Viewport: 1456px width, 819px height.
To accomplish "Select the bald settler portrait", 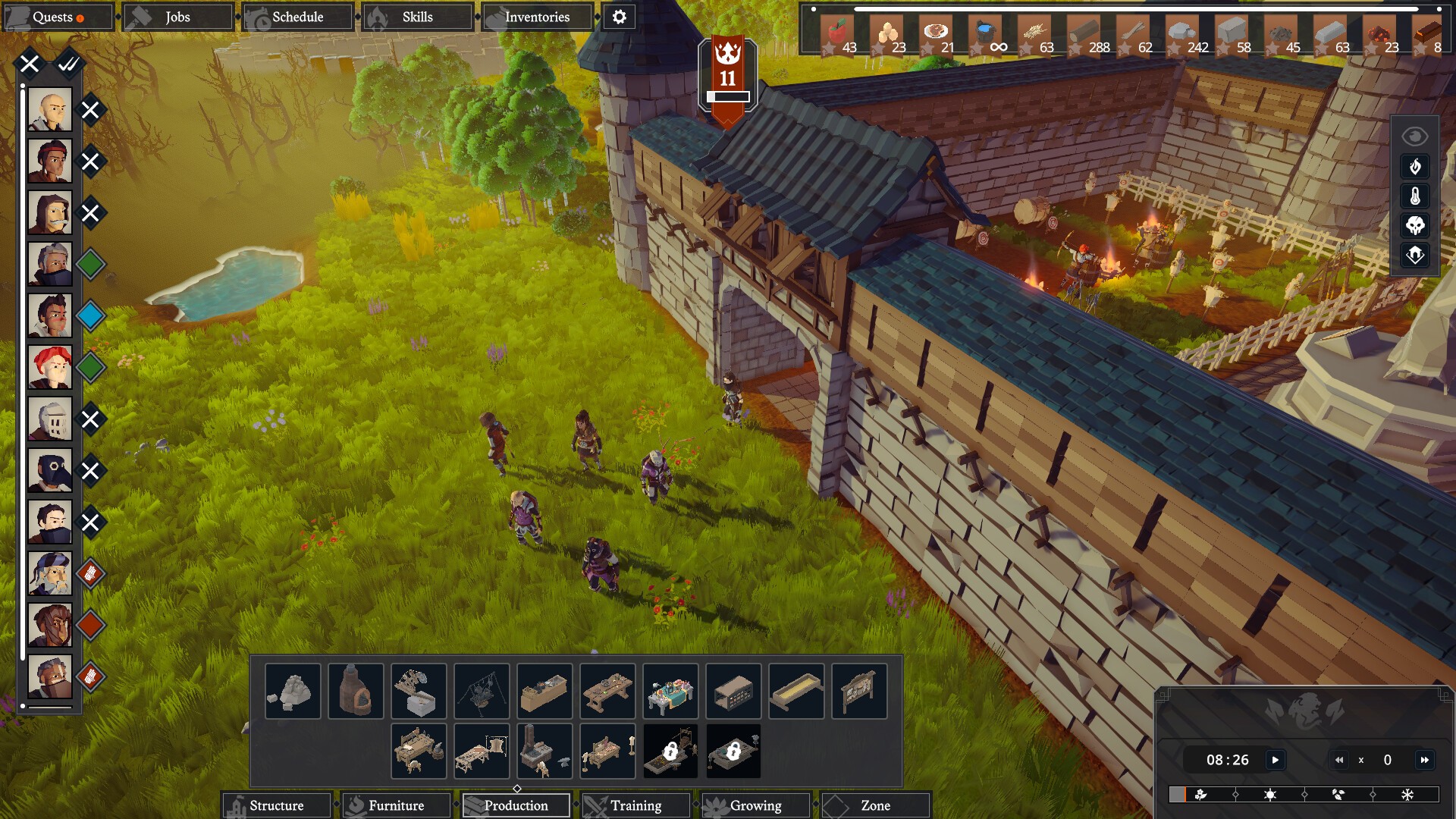I will pos(50,110).
